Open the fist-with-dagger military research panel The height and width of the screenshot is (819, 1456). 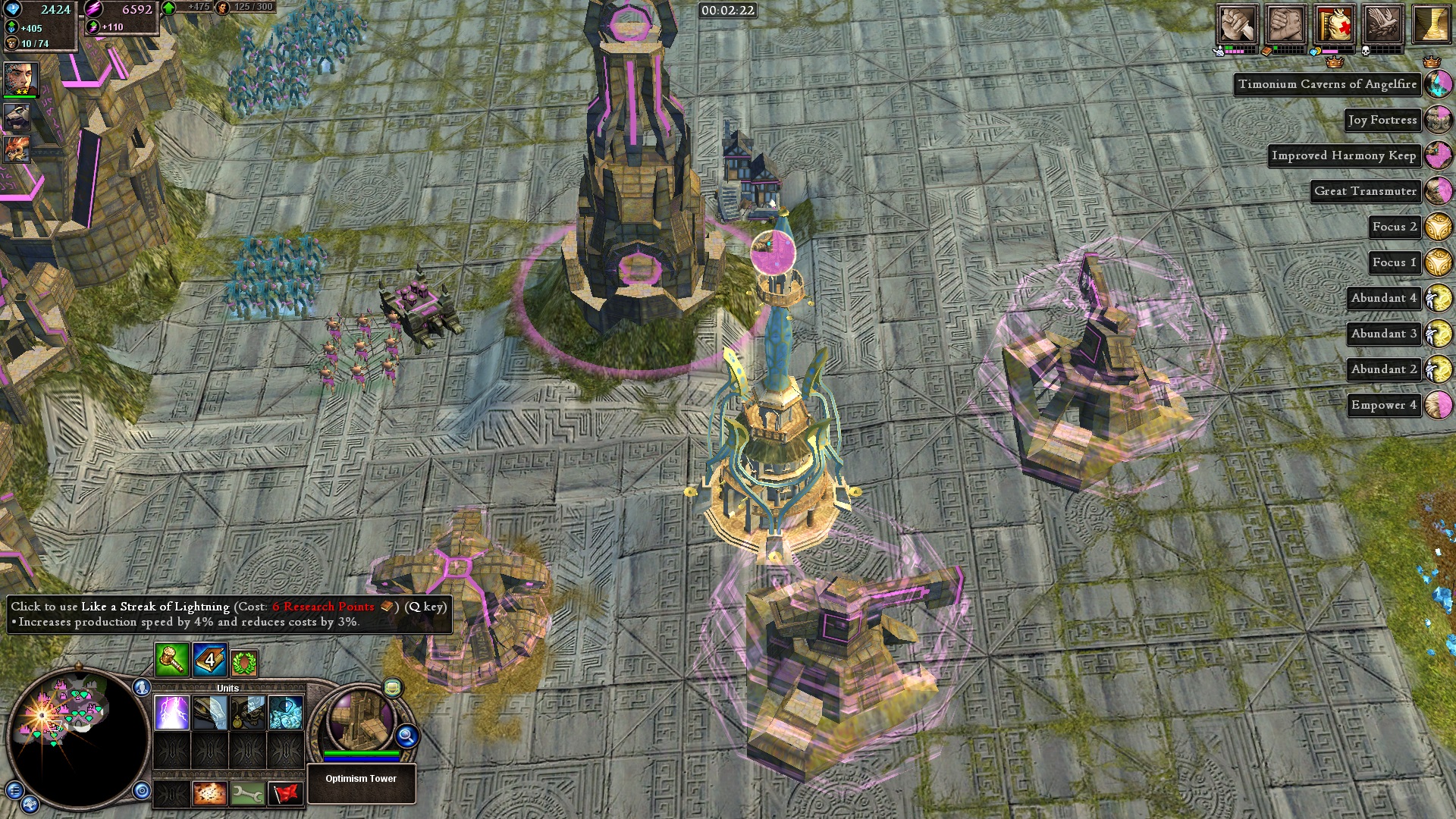point(1237,24)
